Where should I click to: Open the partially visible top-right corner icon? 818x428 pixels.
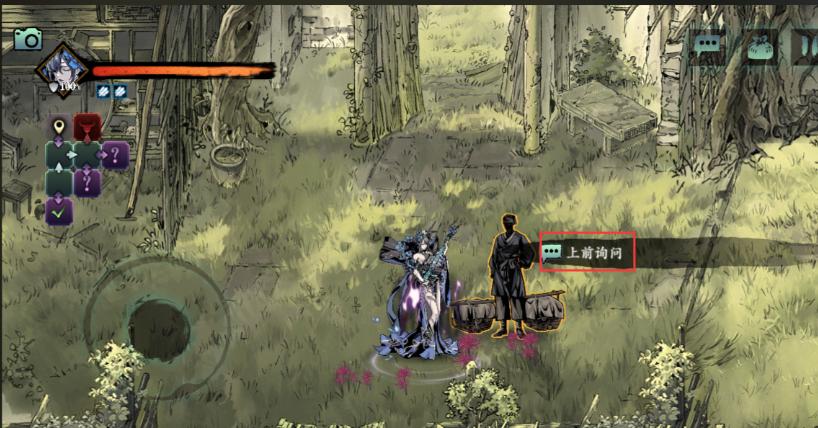[x=805, y=46]
